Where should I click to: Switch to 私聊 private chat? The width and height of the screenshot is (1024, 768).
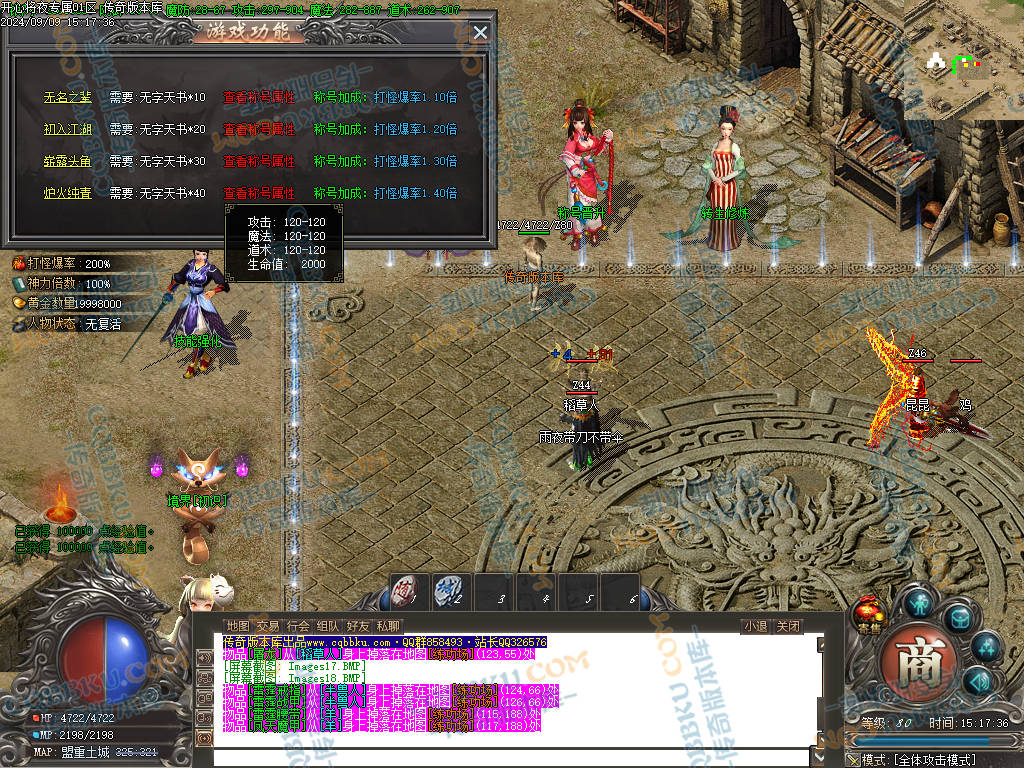tap(387, 626)
